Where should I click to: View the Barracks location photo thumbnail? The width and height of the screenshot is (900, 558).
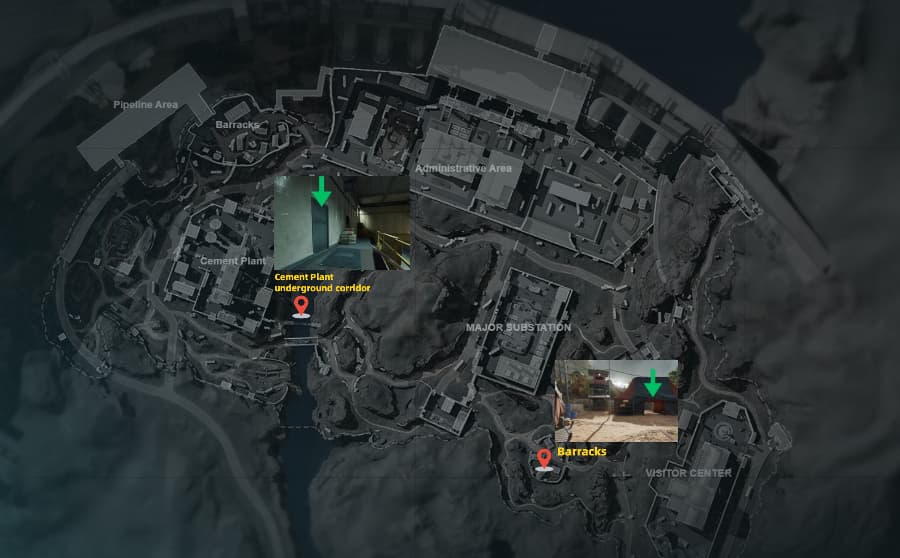[615, 400]
